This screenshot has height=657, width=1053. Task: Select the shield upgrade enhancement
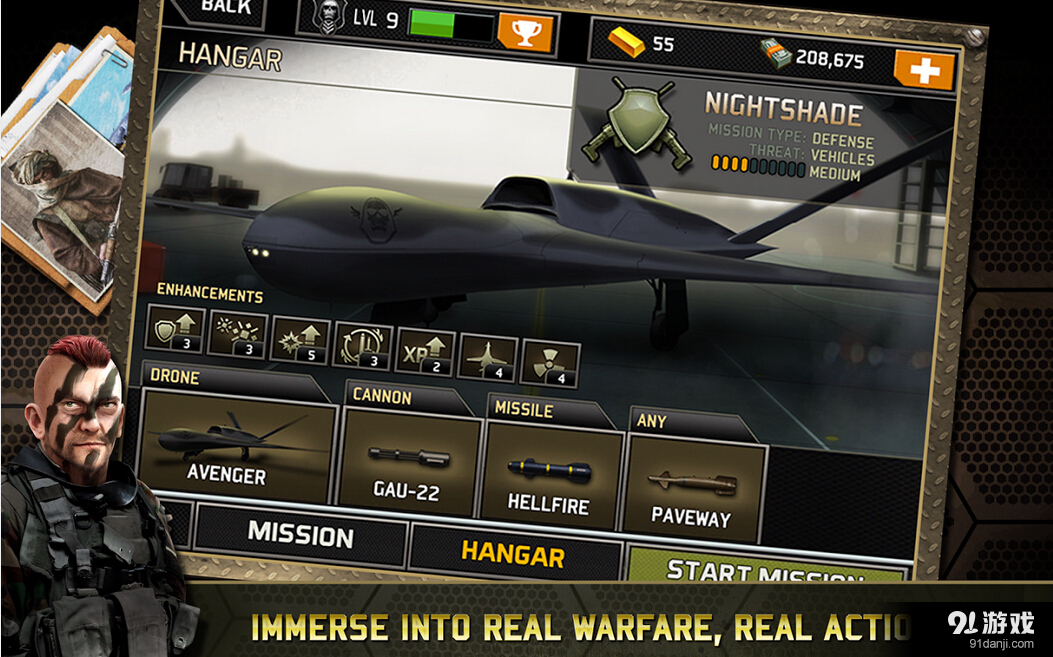pyautogui.click(x=175, y=329)
